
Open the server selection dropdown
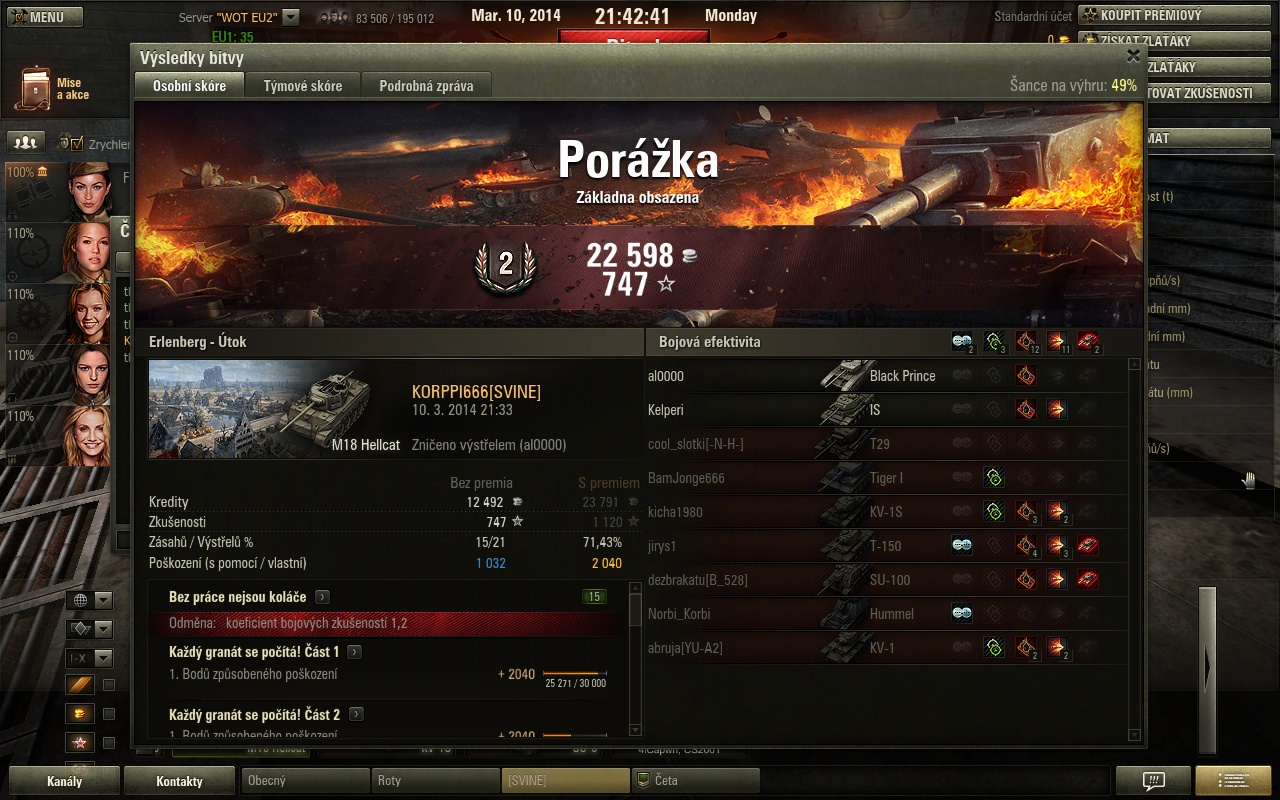click(x=291, y=17)
